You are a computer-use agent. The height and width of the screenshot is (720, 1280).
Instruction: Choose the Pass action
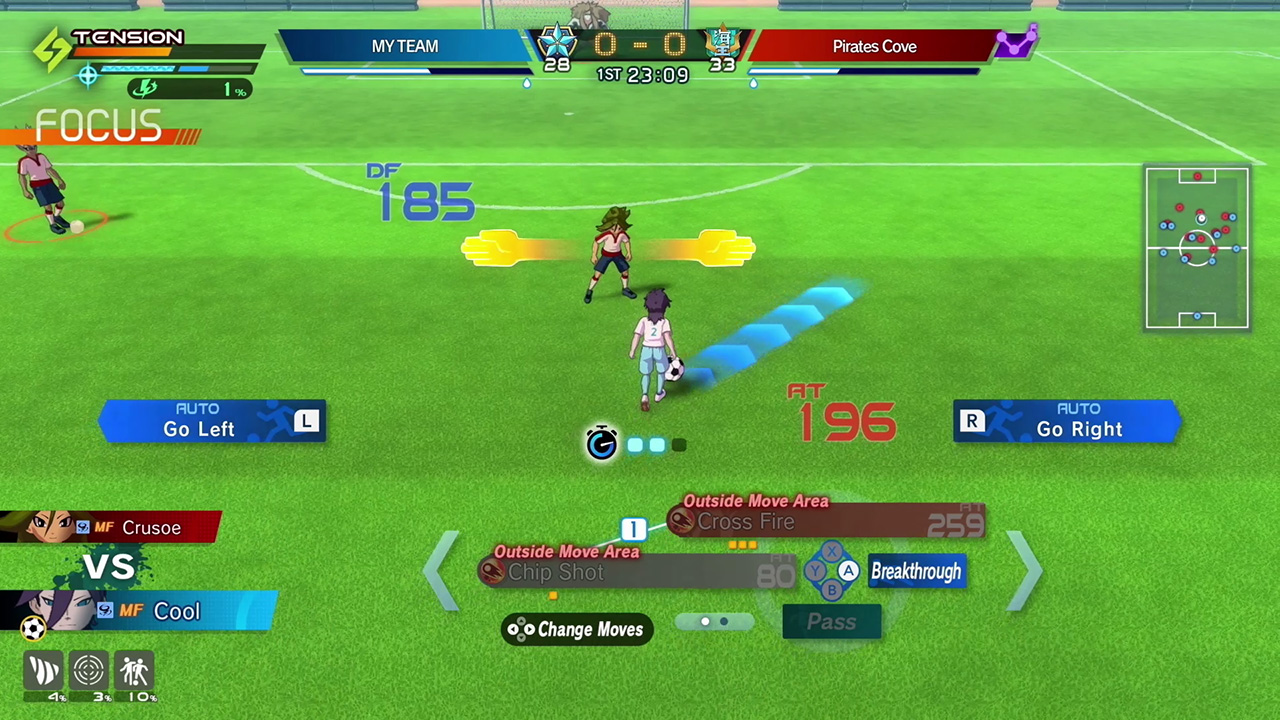[831, 622]
